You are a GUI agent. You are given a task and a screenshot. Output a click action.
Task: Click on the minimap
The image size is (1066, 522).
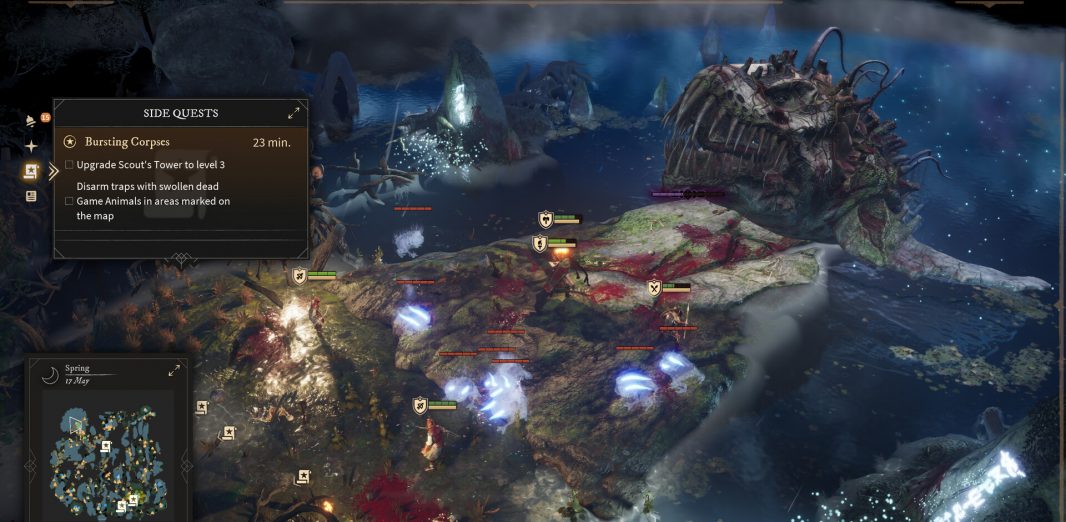point(106,455)
